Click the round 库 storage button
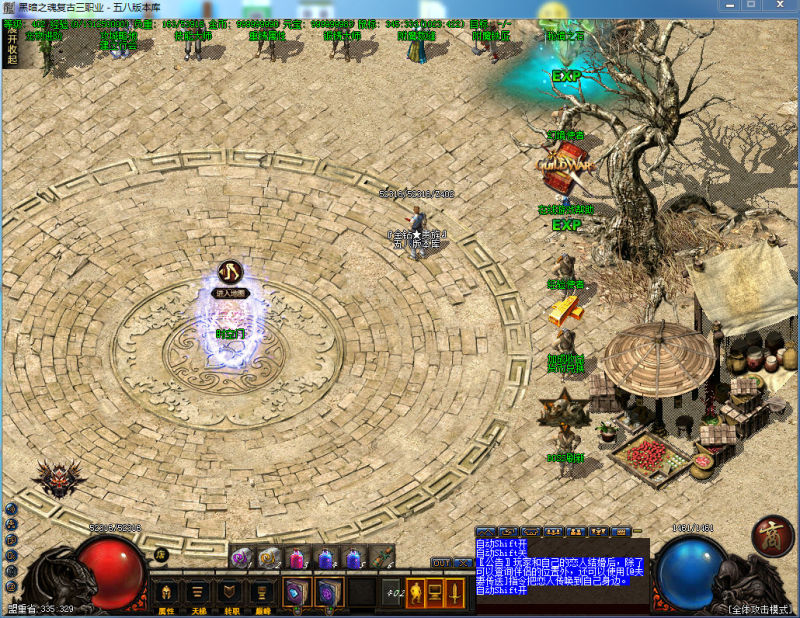The image size is (800, 618). (x=161, y=555)
